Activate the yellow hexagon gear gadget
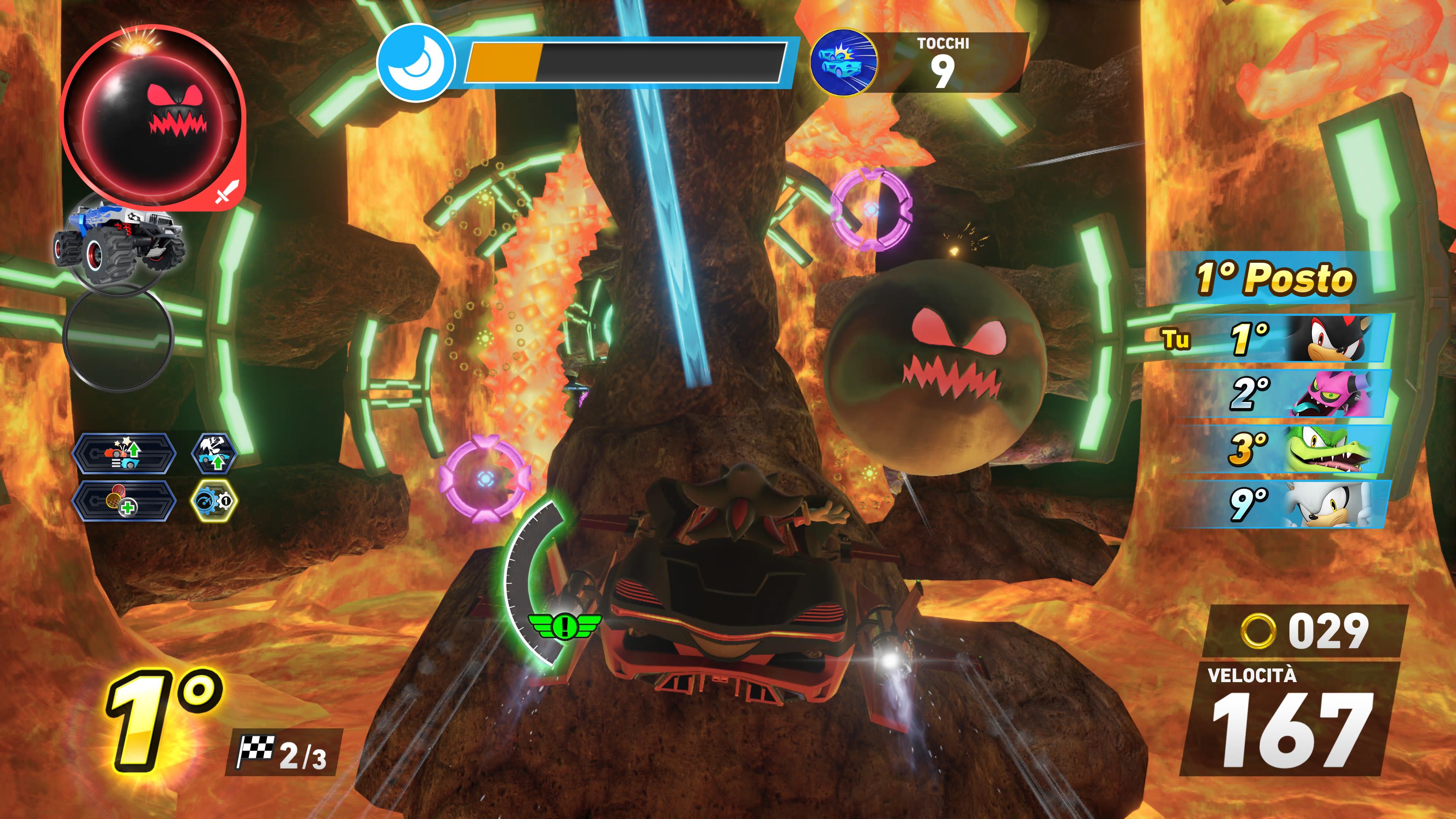The width and height of the screenshot is (1456, 819). [214, 500]
